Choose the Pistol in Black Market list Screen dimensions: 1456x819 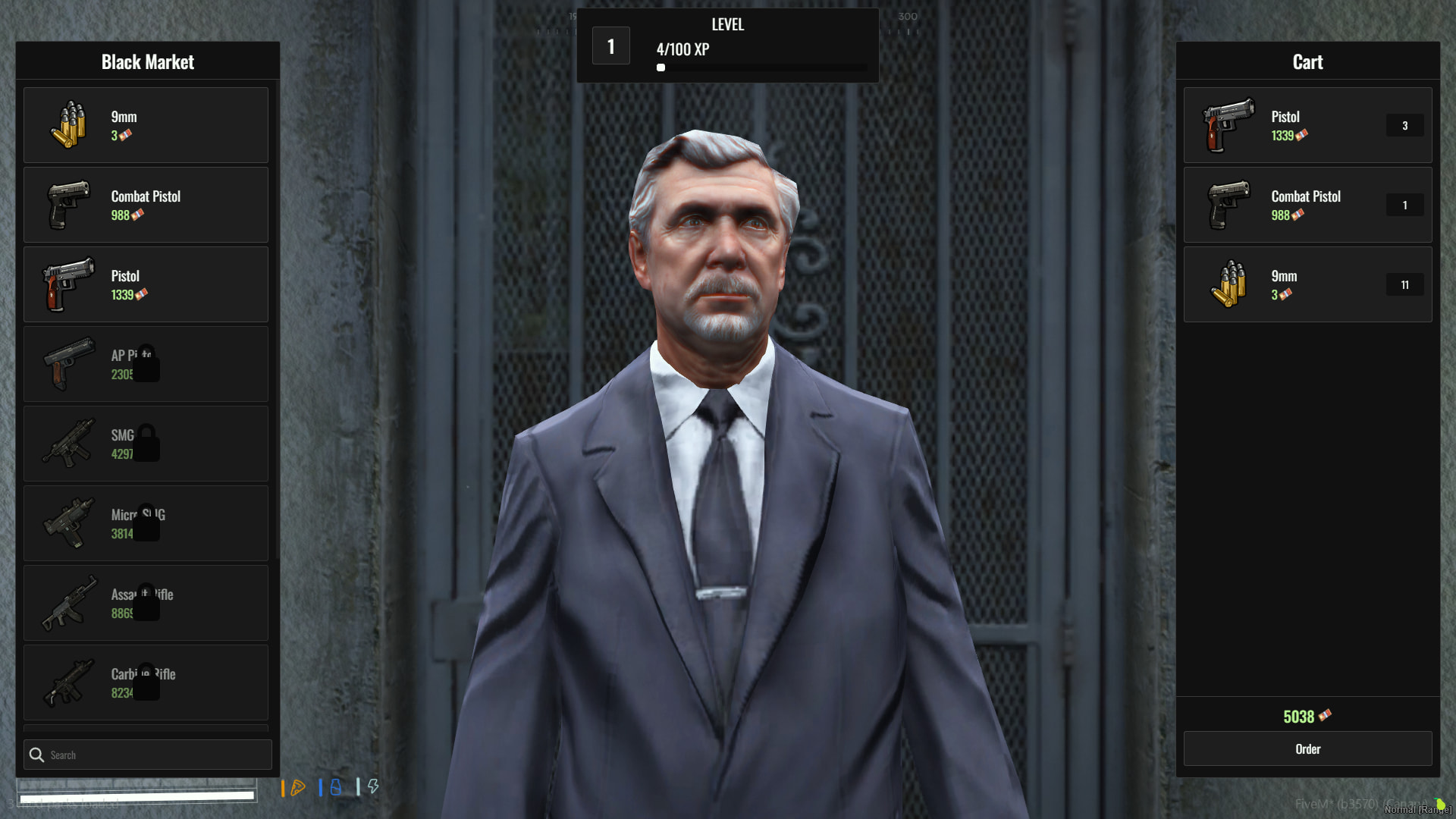pyautogui.click(x=146, y=284)
